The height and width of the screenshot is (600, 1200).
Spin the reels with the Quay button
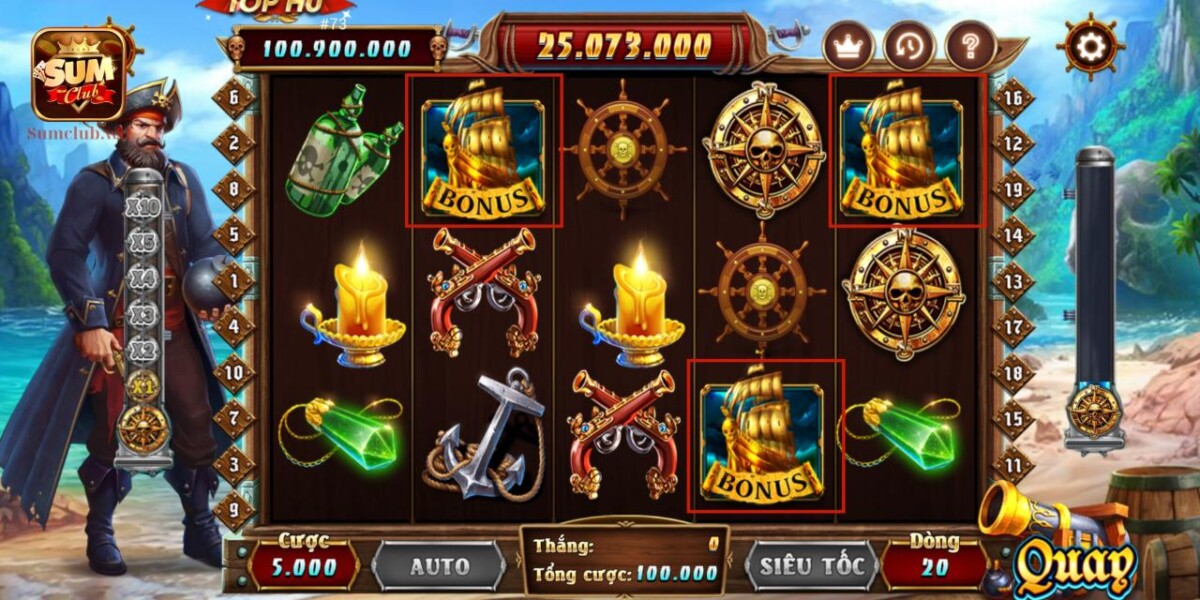[x=1074, y=567]
